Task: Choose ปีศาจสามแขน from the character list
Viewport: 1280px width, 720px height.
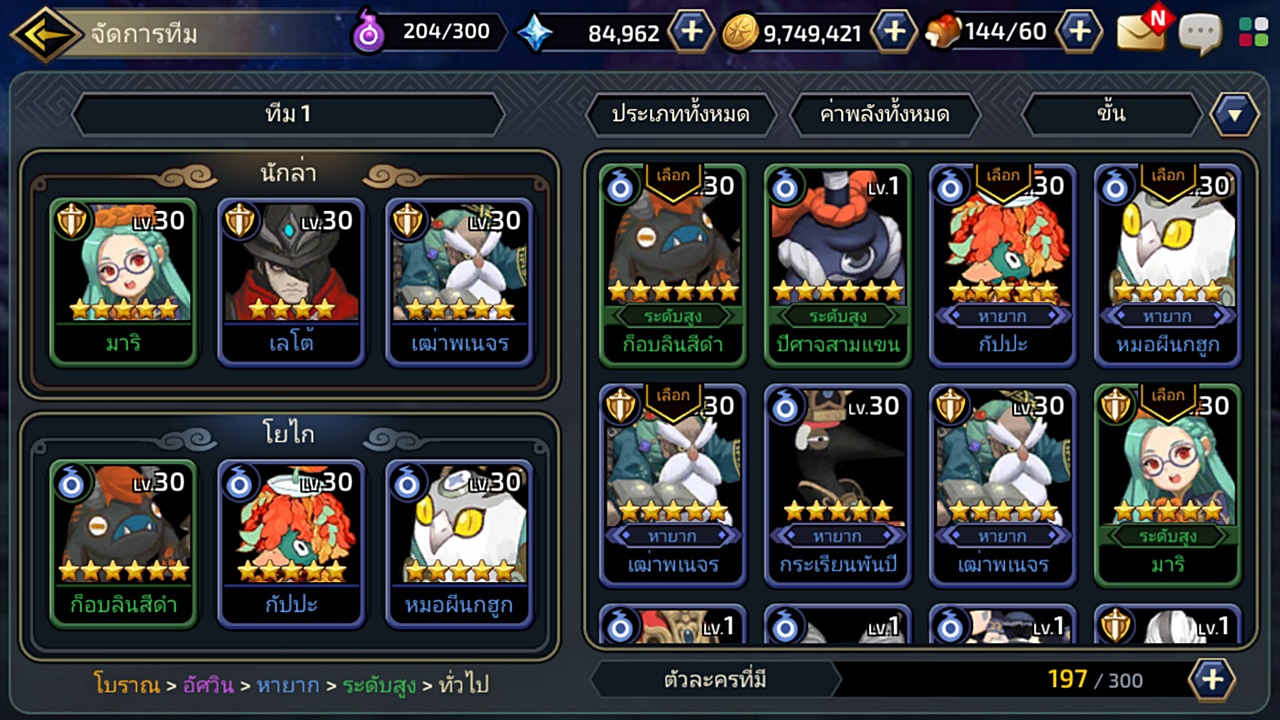Action: 838,265
